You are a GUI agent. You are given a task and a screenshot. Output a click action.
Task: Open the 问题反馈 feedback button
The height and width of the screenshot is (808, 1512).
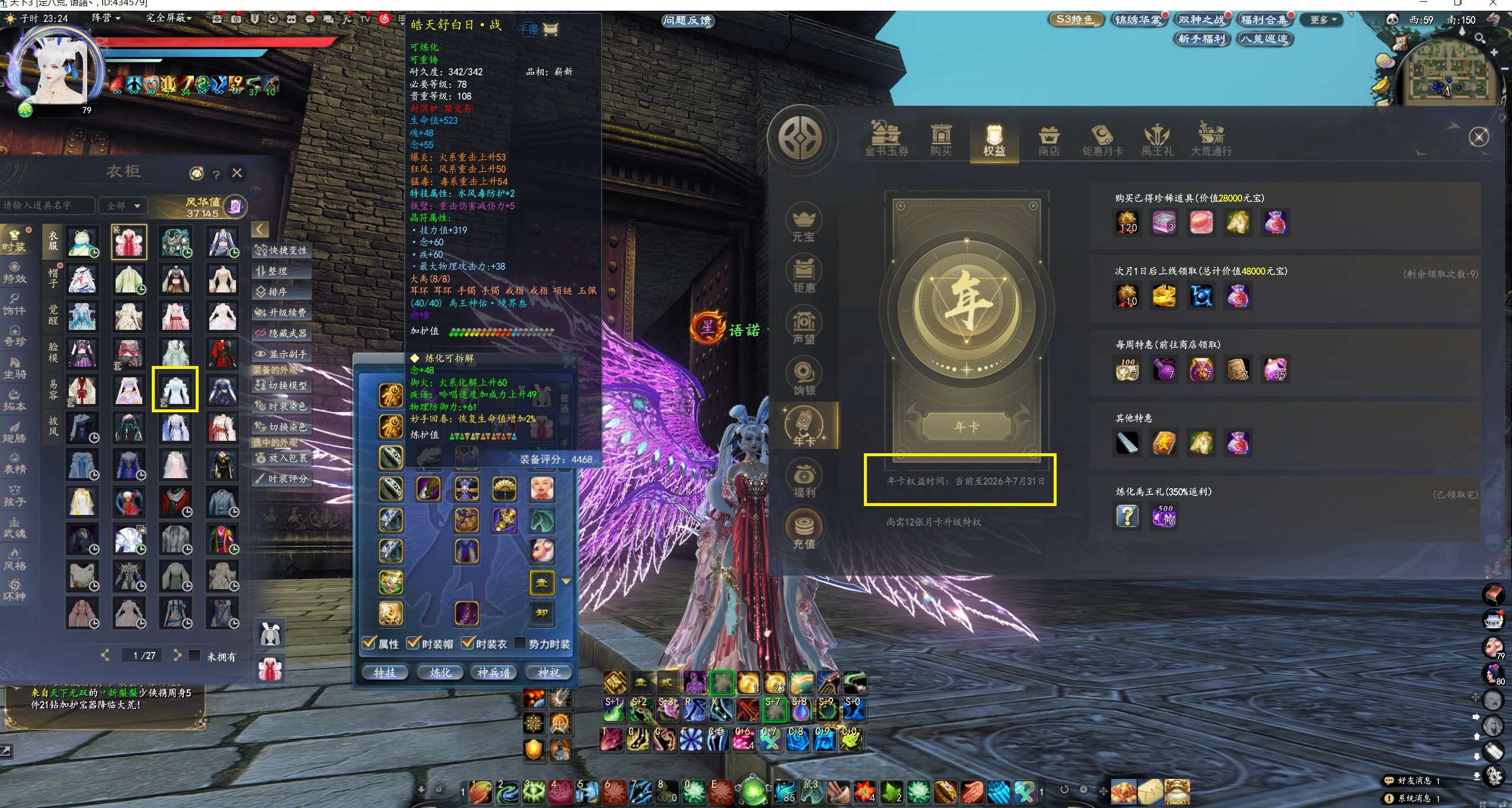coord(687,21)
